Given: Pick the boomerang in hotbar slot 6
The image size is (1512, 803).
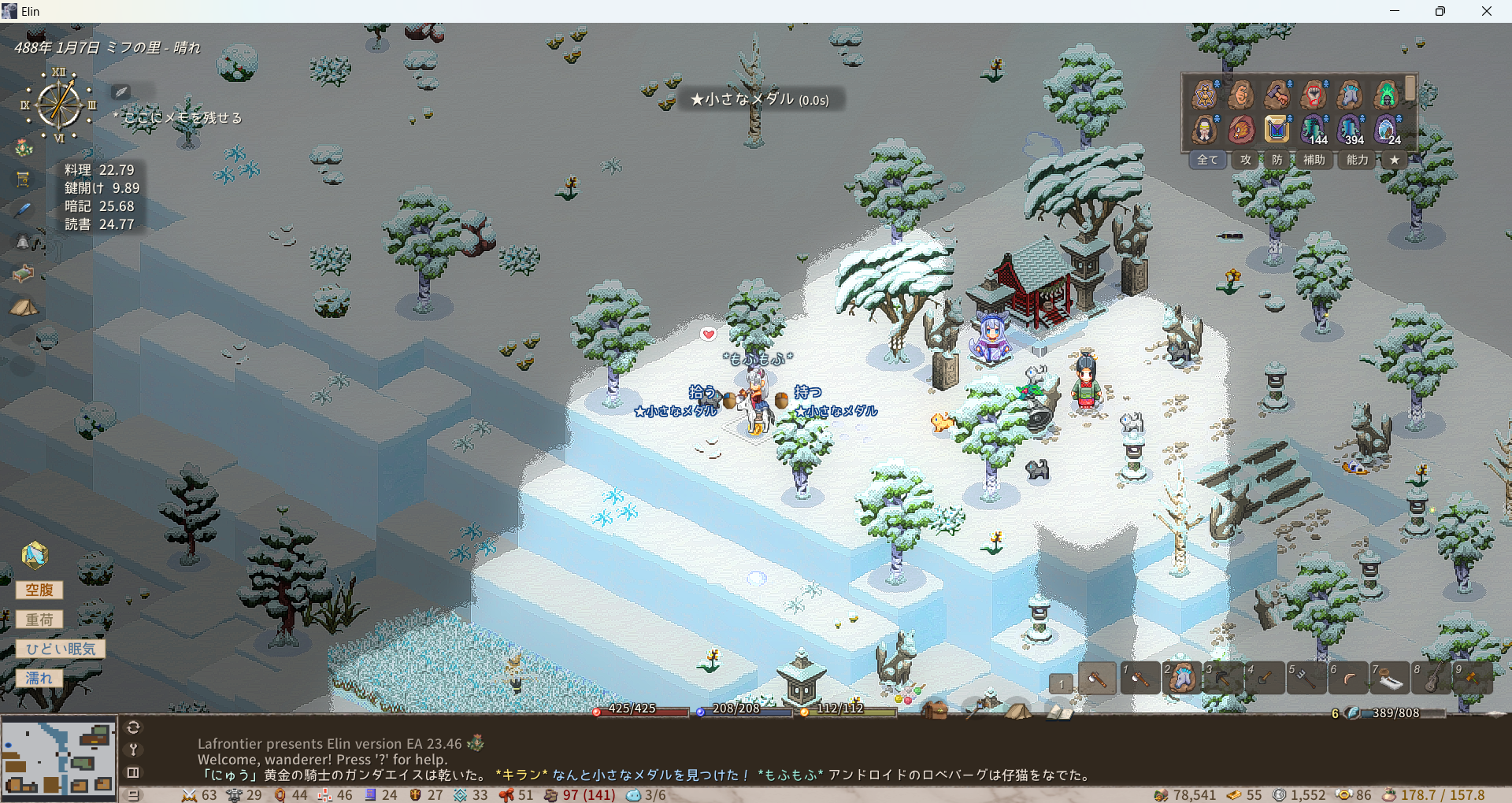Looking at the screenshot, I should pos(1347,678).
